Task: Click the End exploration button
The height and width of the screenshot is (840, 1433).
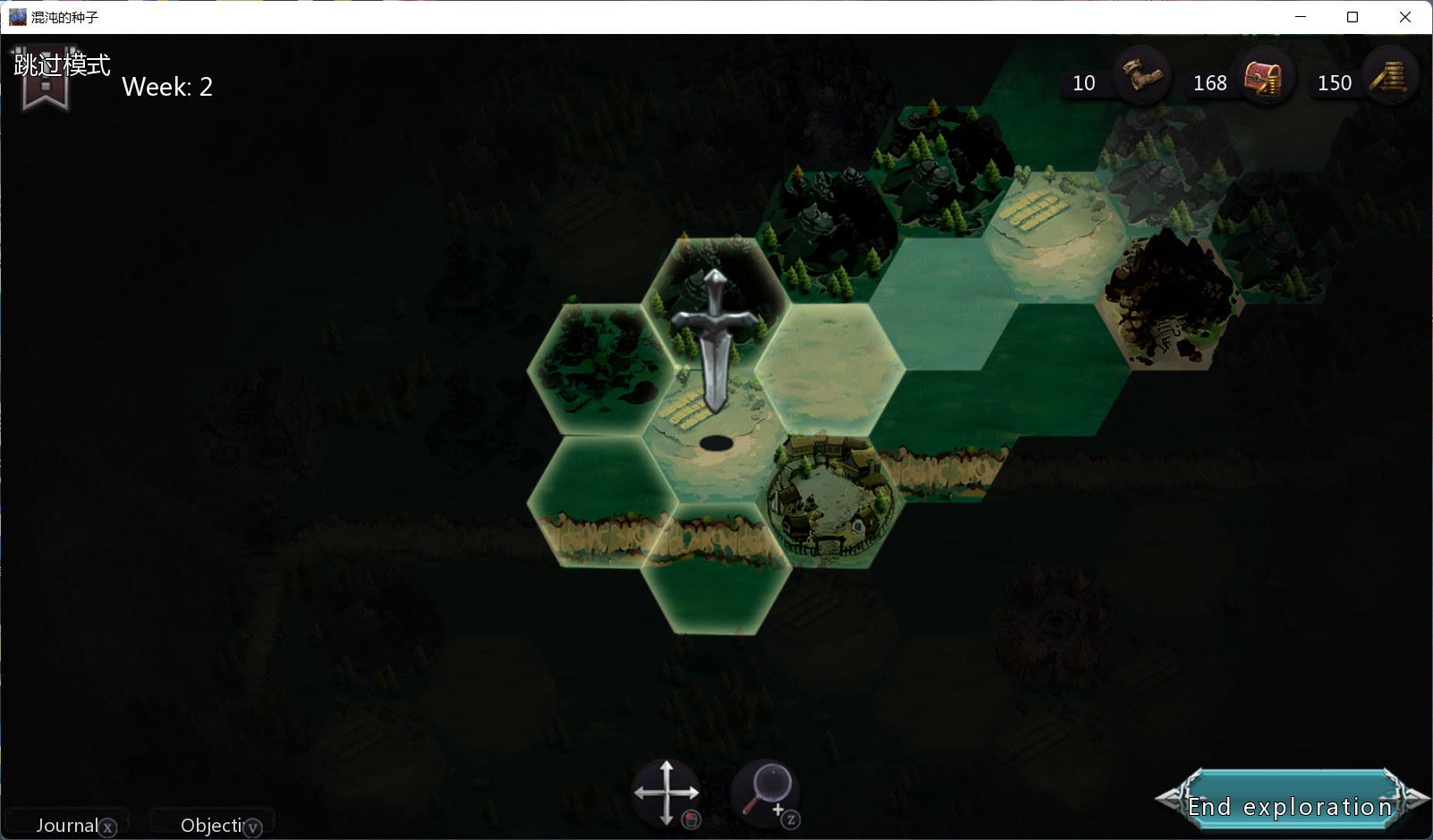Action: click(1290, 805)
